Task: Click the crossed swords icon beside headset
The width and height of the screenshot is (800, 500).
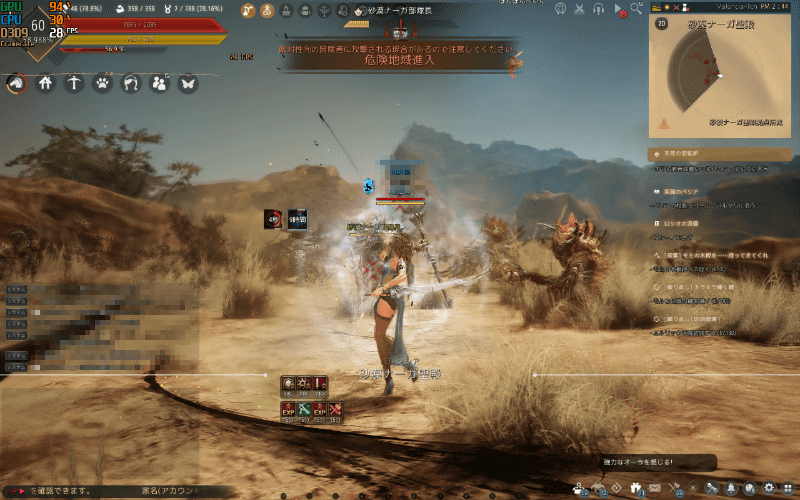Action: [580, 9]
